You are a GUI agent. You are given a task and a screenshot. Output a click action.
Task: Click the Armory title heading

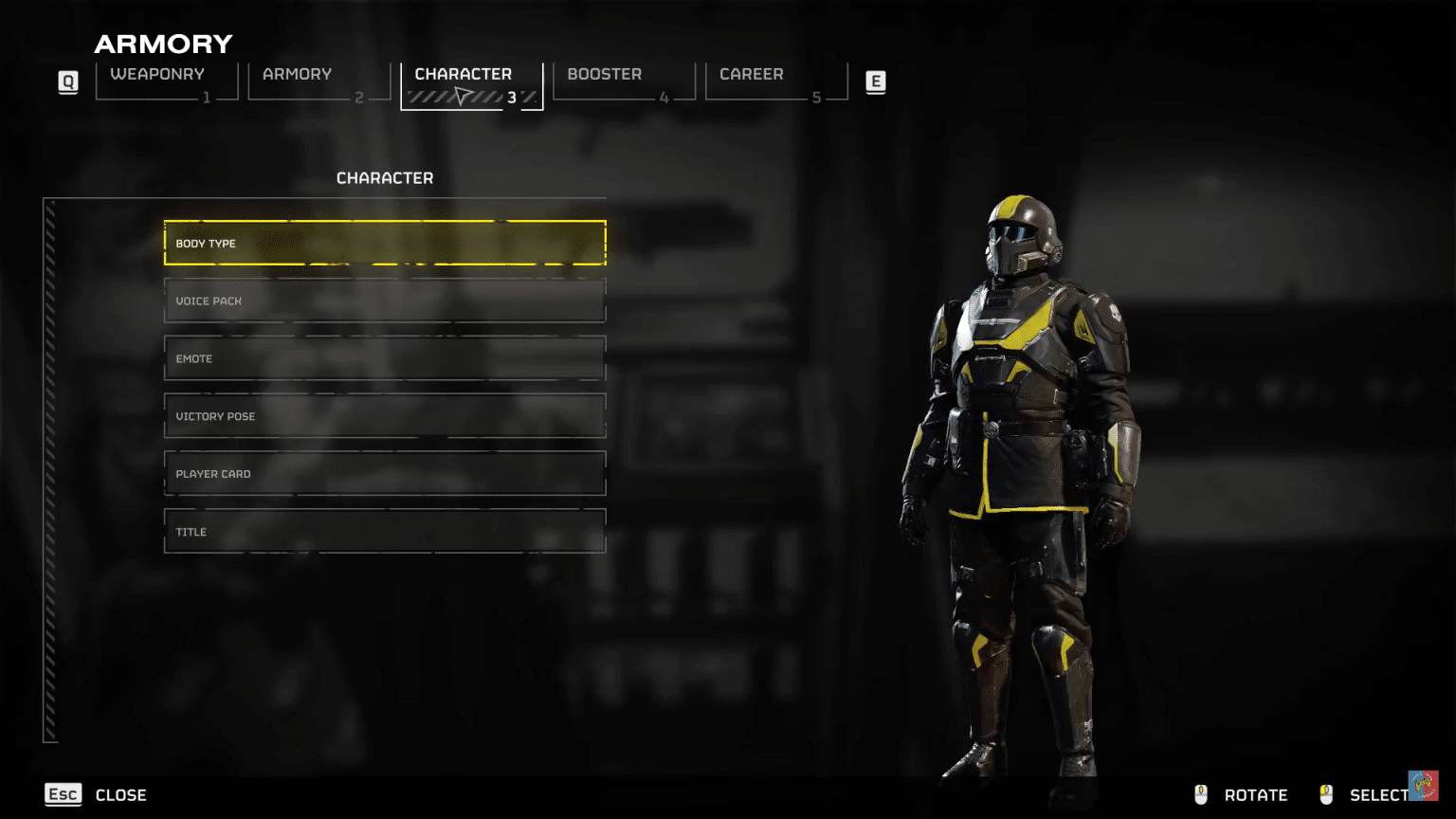point(163,44)
